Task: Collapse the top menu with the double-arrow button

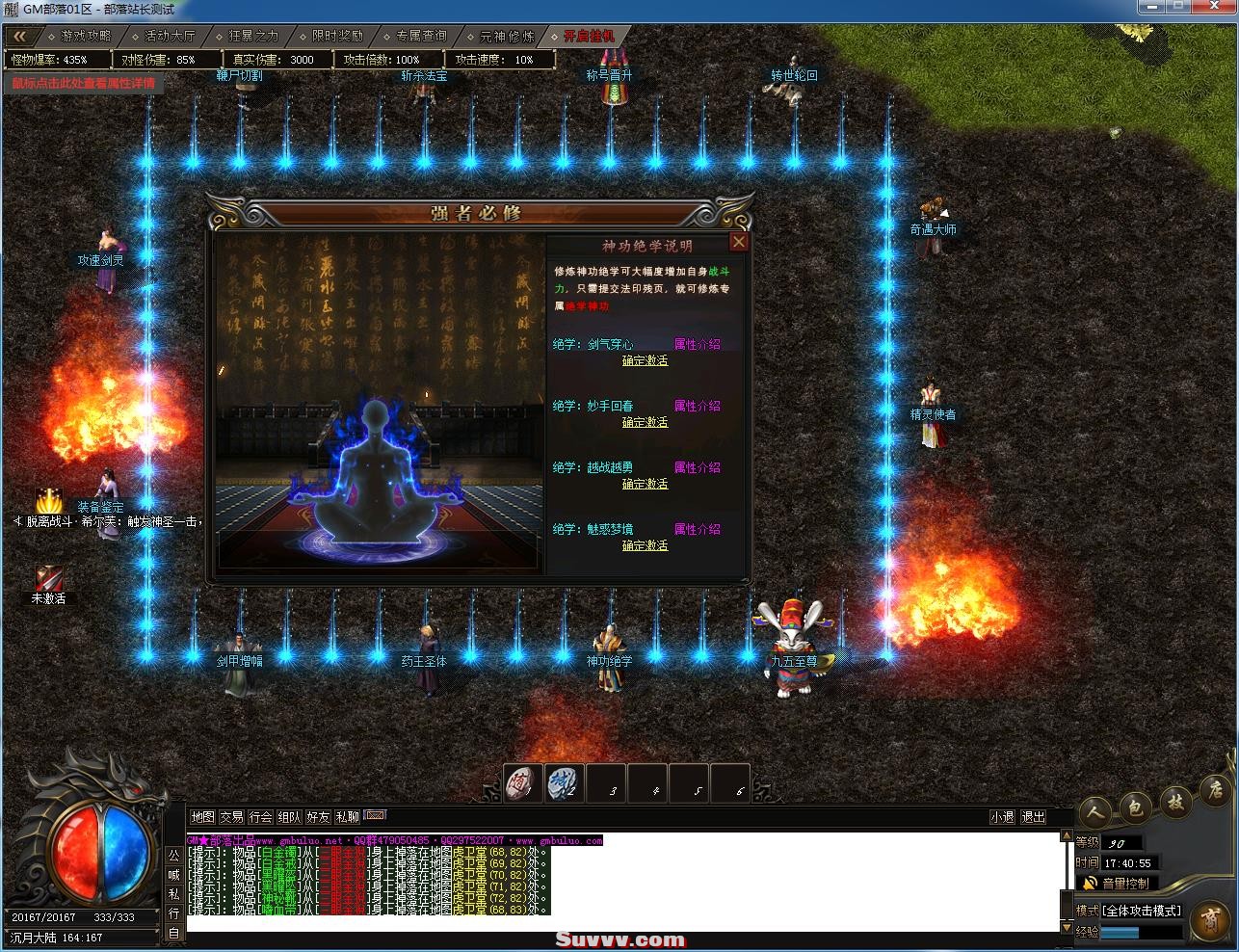Action: click(20, 36)
